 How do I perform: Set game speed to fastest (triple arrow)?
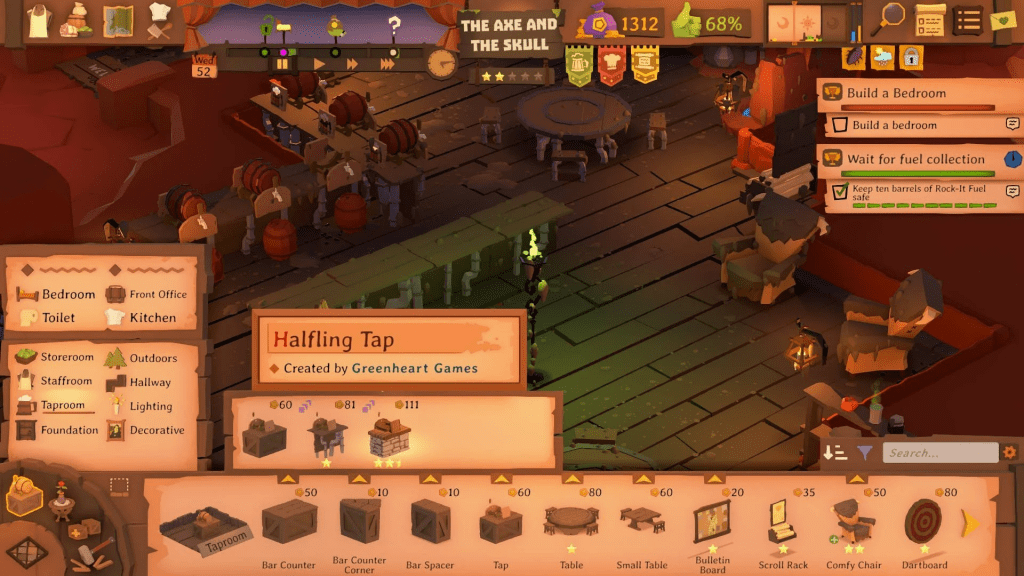[388, 64]
